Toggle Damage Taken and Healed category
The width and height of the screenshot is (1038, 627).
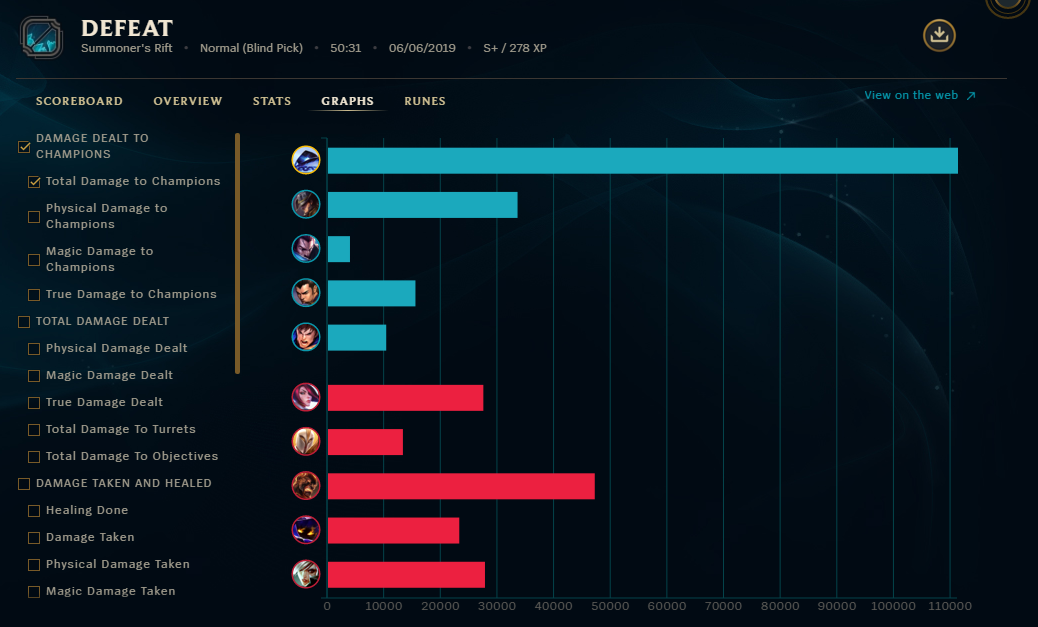point(24,484)
